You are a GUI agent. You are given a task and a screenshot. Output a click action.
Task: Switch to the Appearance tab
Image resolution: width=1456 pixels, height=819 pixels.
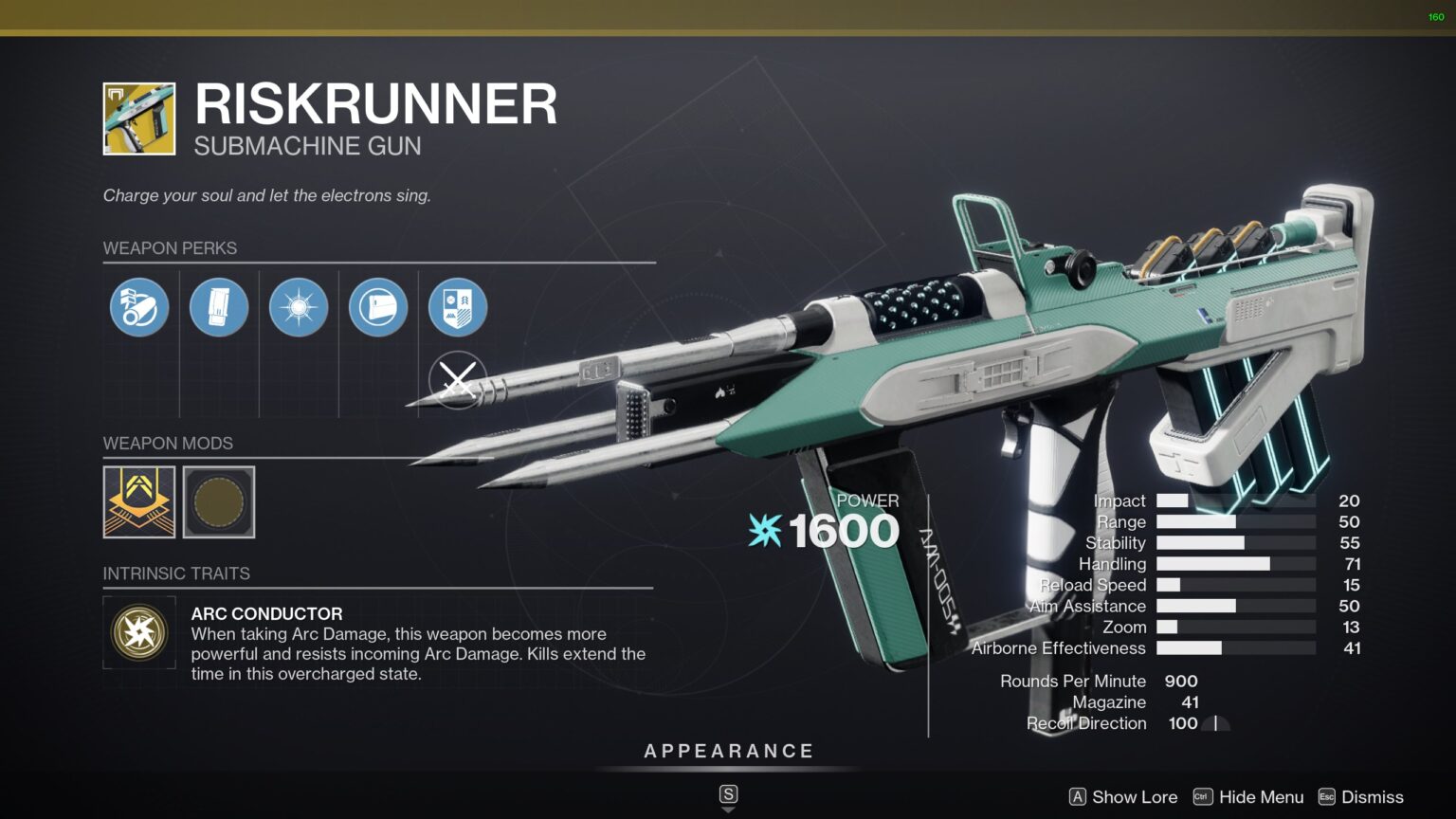pyautogui.click(x=728, y=751)
